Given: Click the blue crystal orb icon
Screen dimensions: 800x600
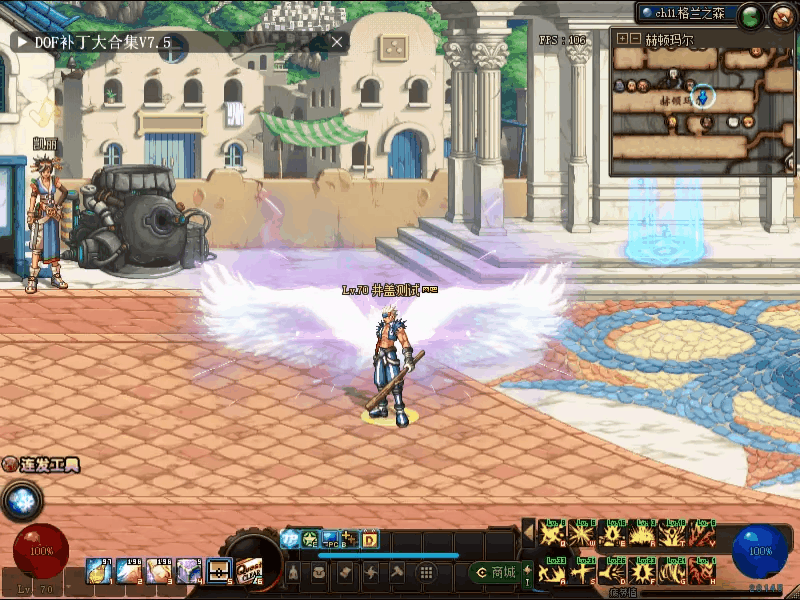Looking at the screenshot, I should pos(20,500).
